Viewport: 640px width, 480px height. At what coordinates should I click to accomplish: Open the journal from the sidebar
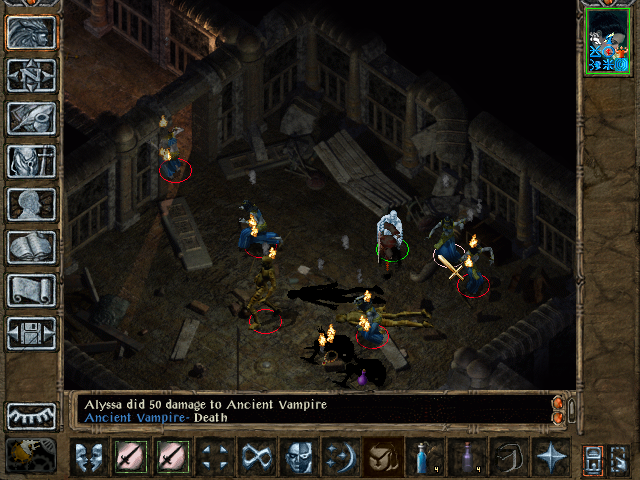31,117
